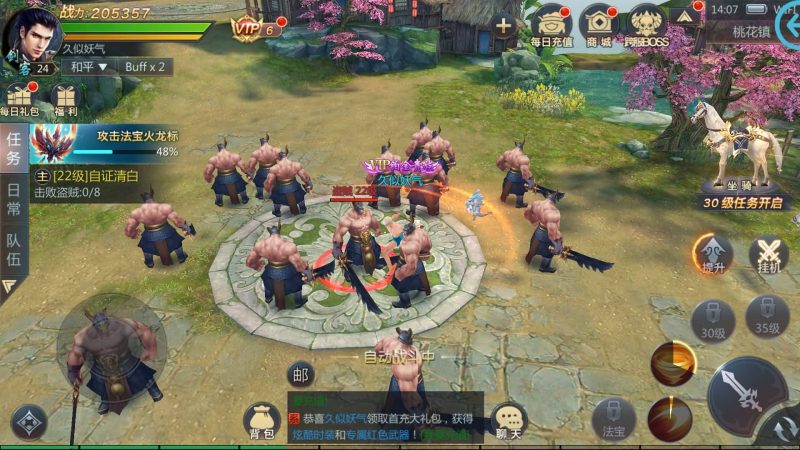Open the 福利 welfare gift box

pos(65,101)
